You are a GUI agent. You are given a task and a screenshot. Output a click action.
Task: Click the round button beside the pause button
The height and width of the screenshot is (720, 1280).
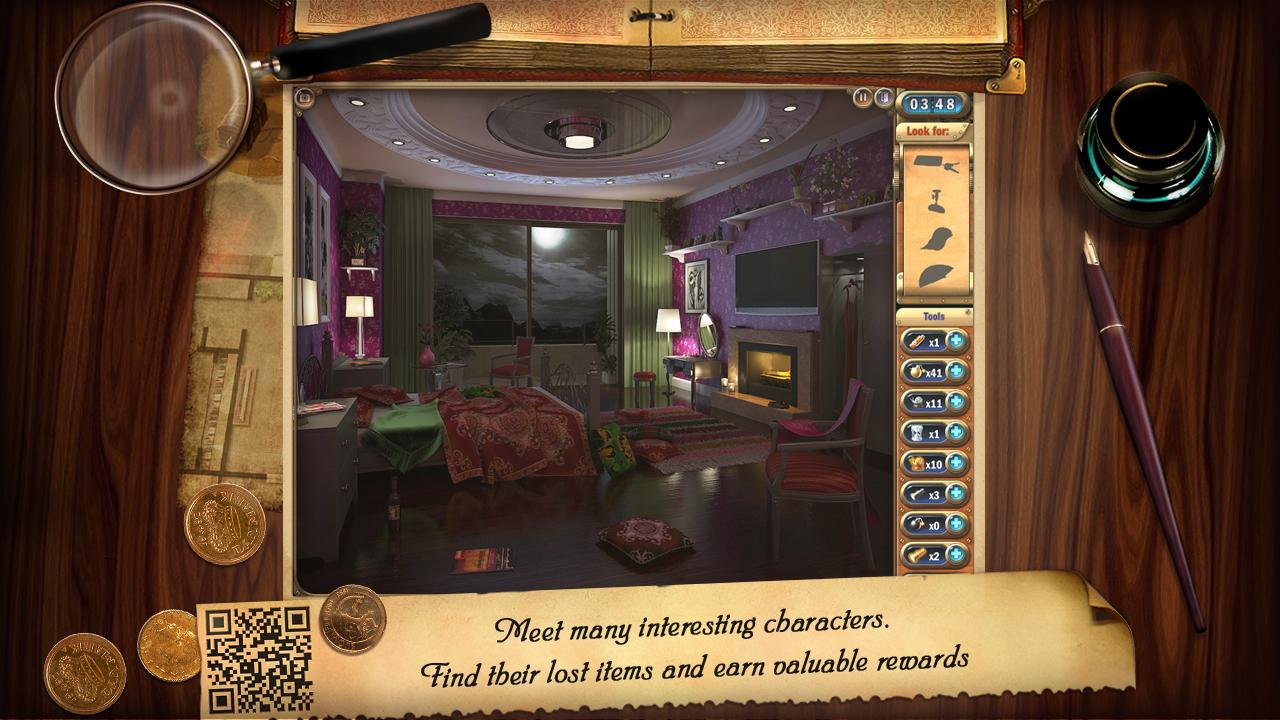click(883, 98)
